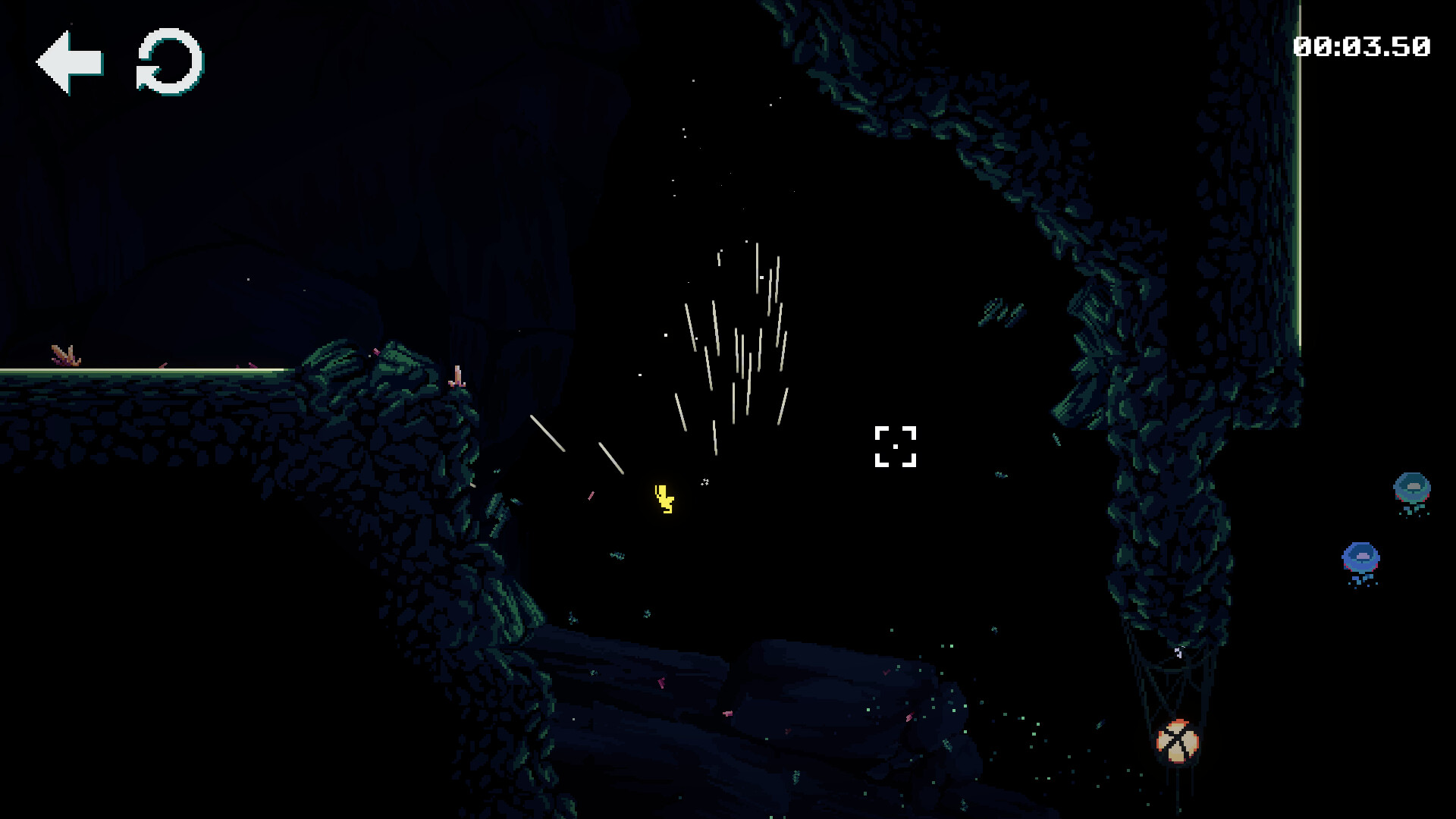Click the white crosshair reticle
Viewport: 1456px width, 819px height.
[897, 447]
